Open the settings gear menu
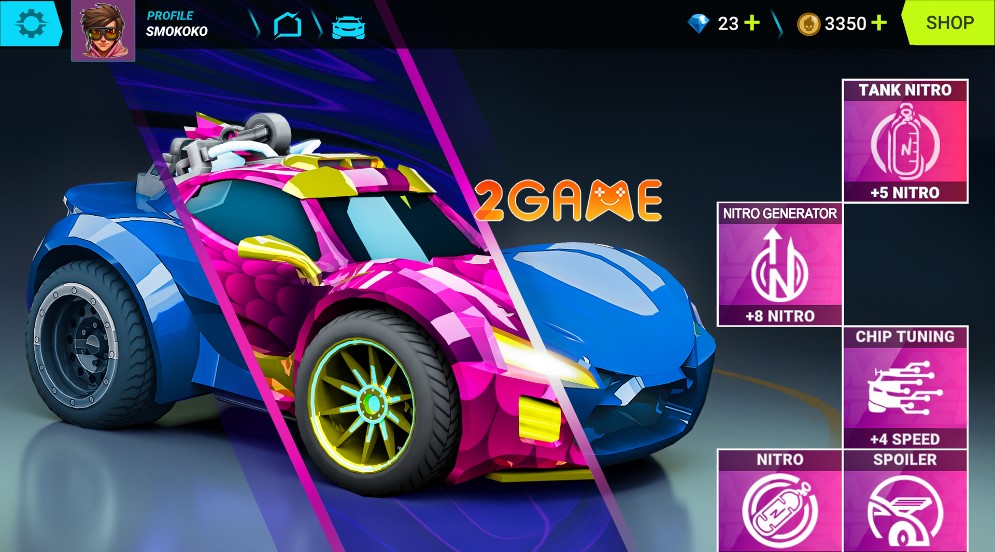 click(x=31, y=22)
